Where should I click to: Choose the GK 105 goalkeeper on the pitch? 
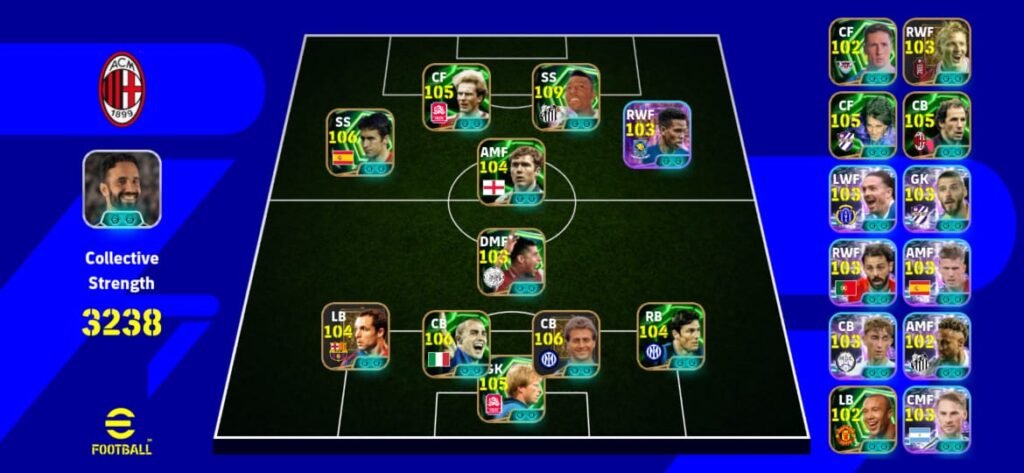point(511,390)
